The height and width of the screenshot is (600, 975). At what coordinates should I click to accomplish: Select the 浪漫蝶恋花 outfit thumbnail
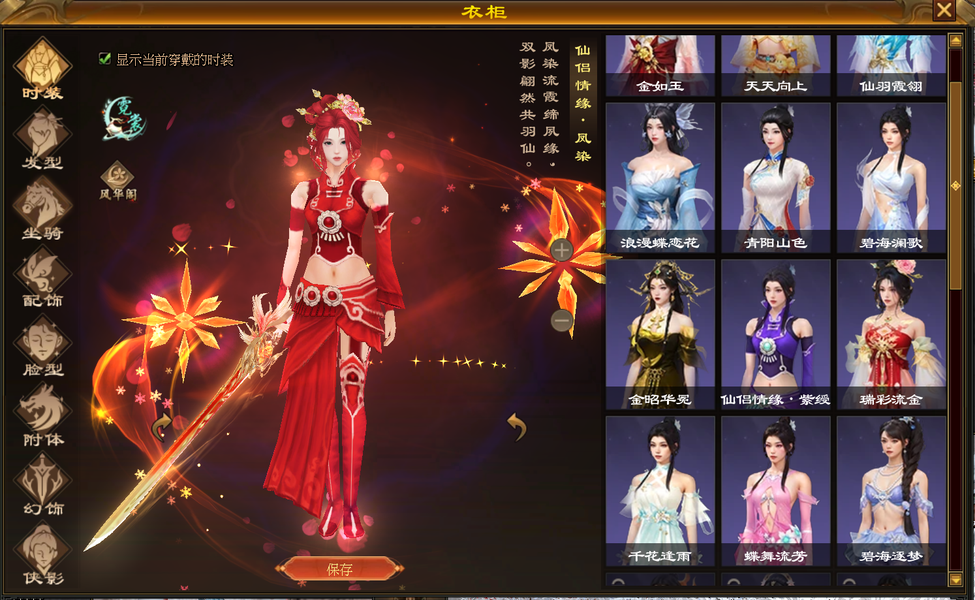click(x=660, y=177)
